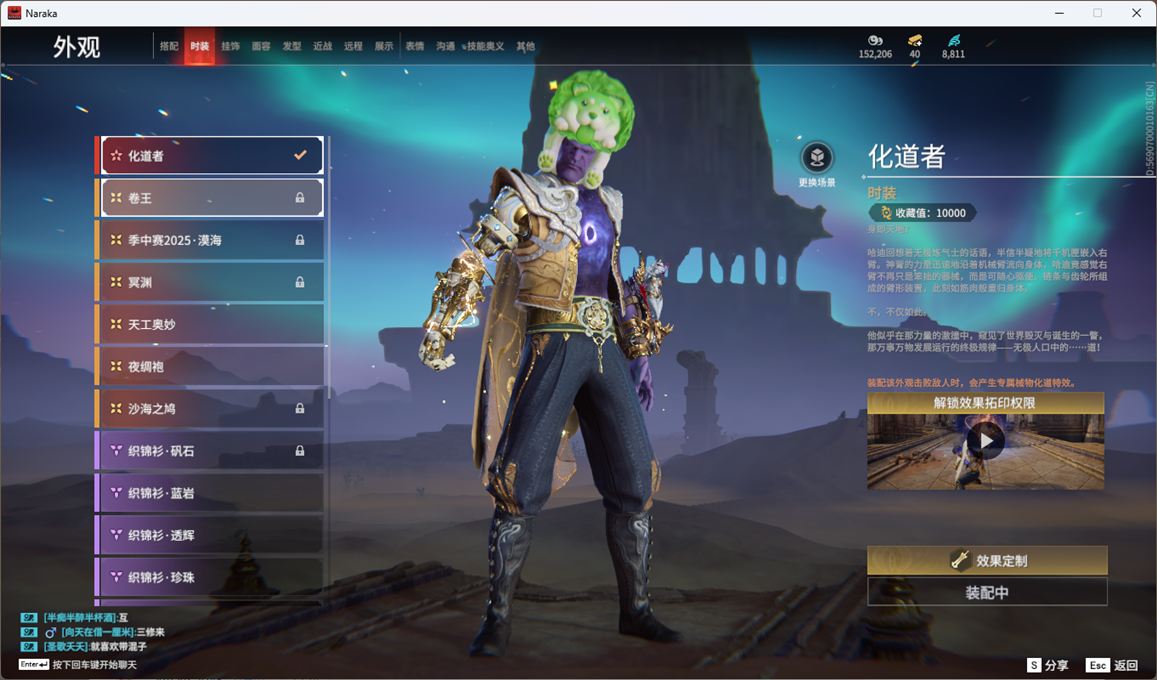Open 效果定制 effect customization

tap(987, 561)
